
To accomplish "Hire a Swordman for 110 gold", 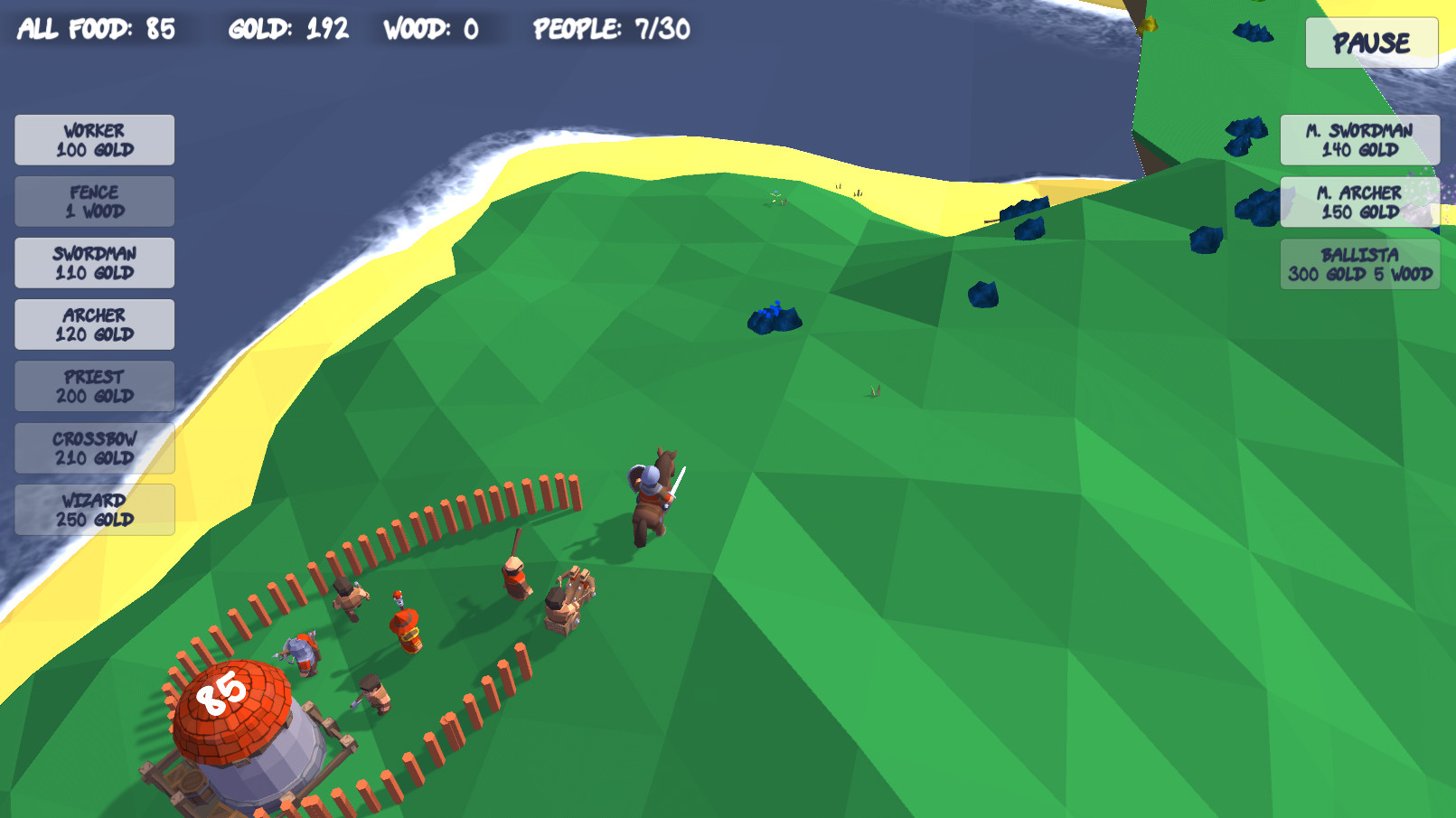I will pyautogui.click(x=93, y=262).
